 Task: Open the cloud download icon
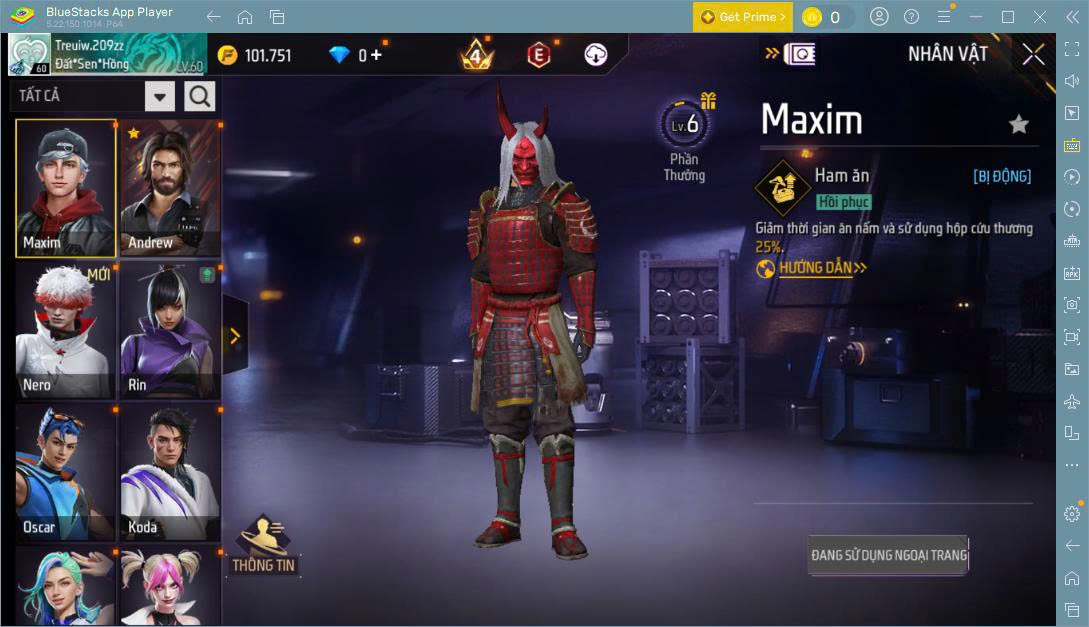coord(596,55)
